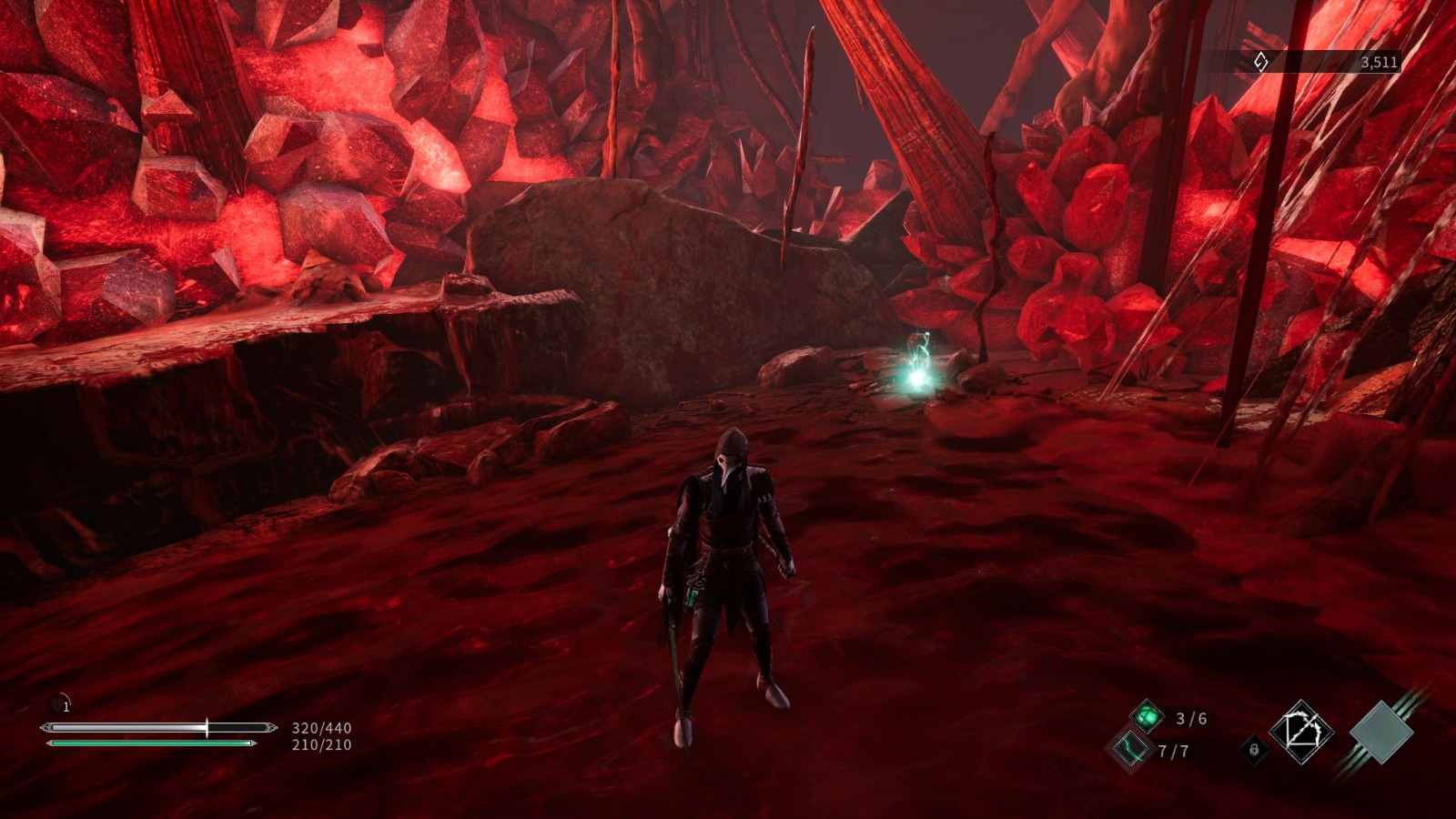Click the circular level indicator showing 1
Screen dimensions: 1456x819
(x=61, y=705)
